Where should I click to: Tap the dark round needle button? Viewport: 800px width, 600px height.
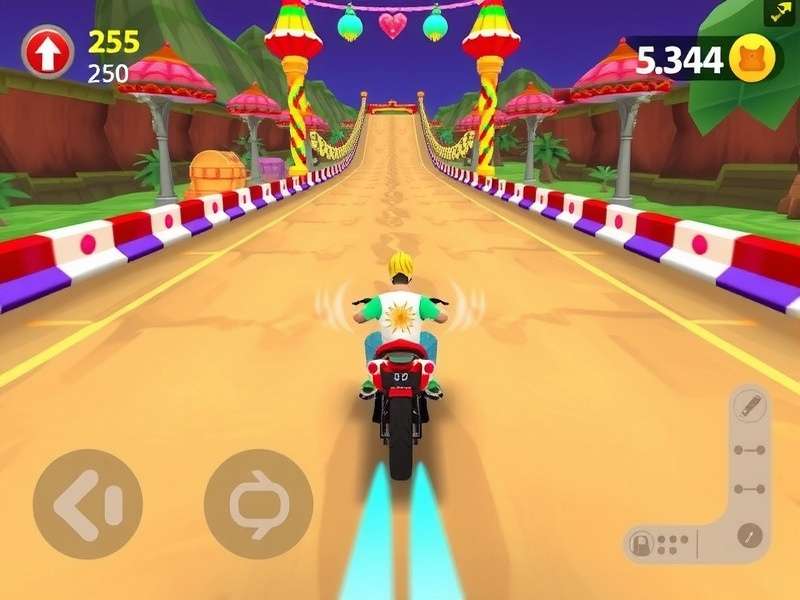(749, 535)
